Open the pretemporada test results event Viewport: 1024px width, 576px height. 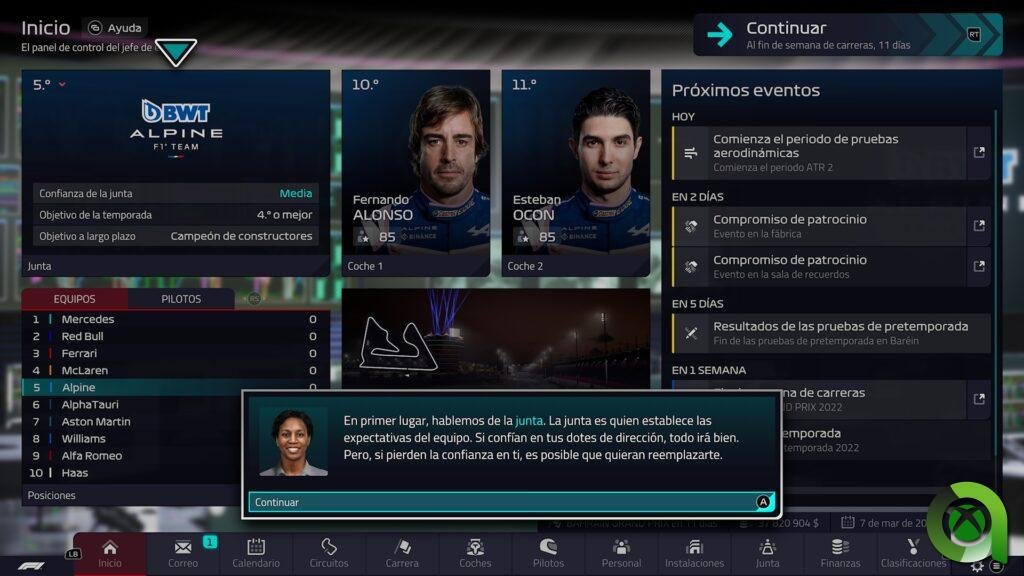(x=831, y=333)
